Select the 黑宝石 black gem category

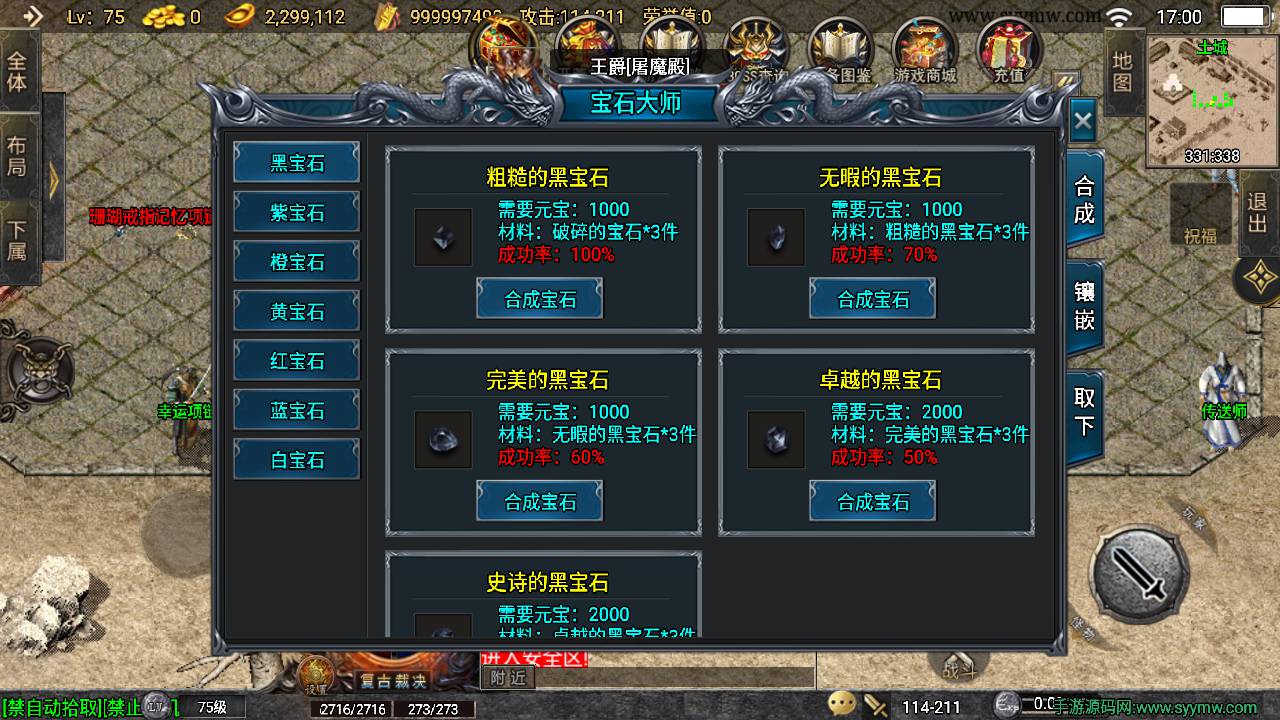(x=296, y=161)
